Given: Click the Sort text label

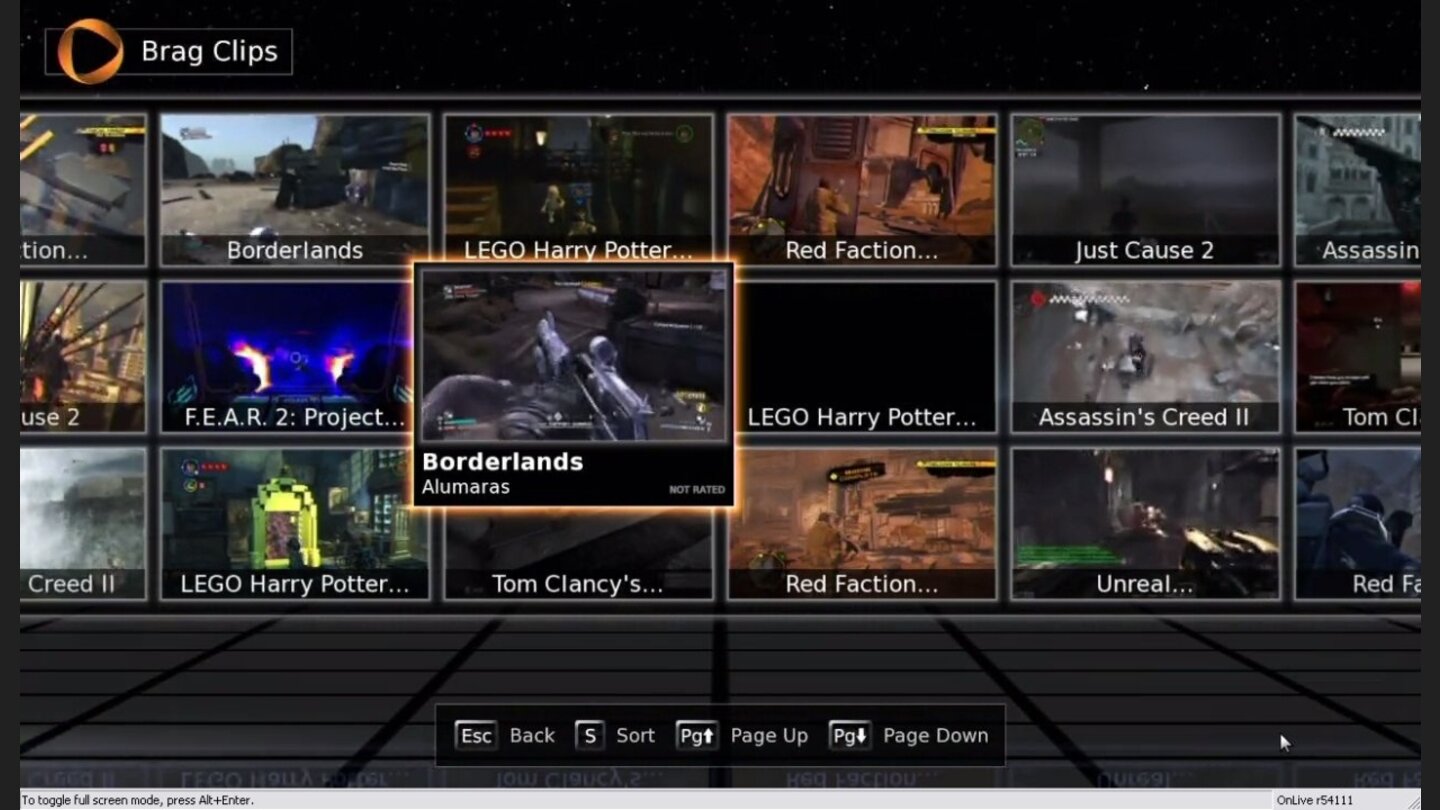Looking at the screenshot, I should tap(636, 735).
